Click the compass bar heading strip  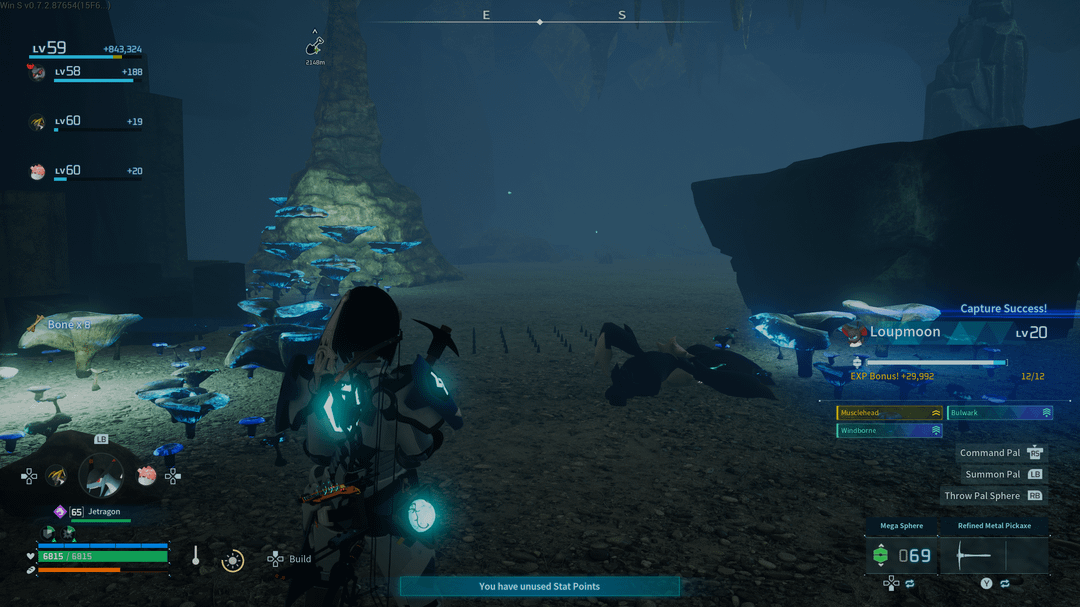click(x=540, y=21)
